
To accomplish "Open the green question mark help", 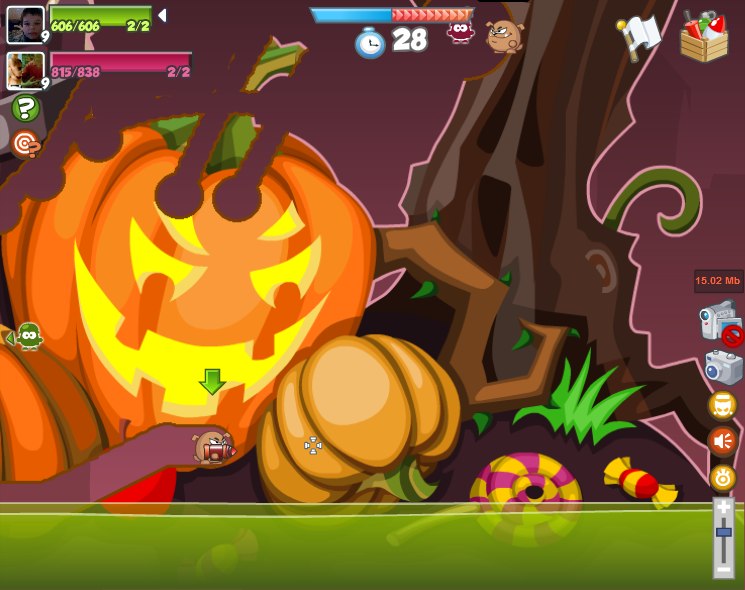I will pos(25,108).
